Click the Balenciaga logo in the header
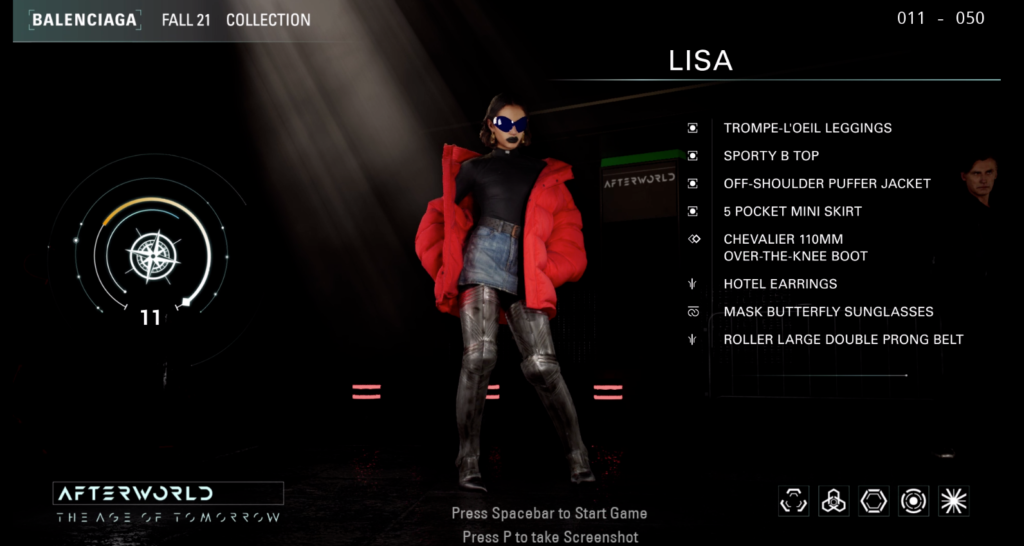Image resolution: width=1024 pixels, height=546 pixels. [x=84, y=20]
